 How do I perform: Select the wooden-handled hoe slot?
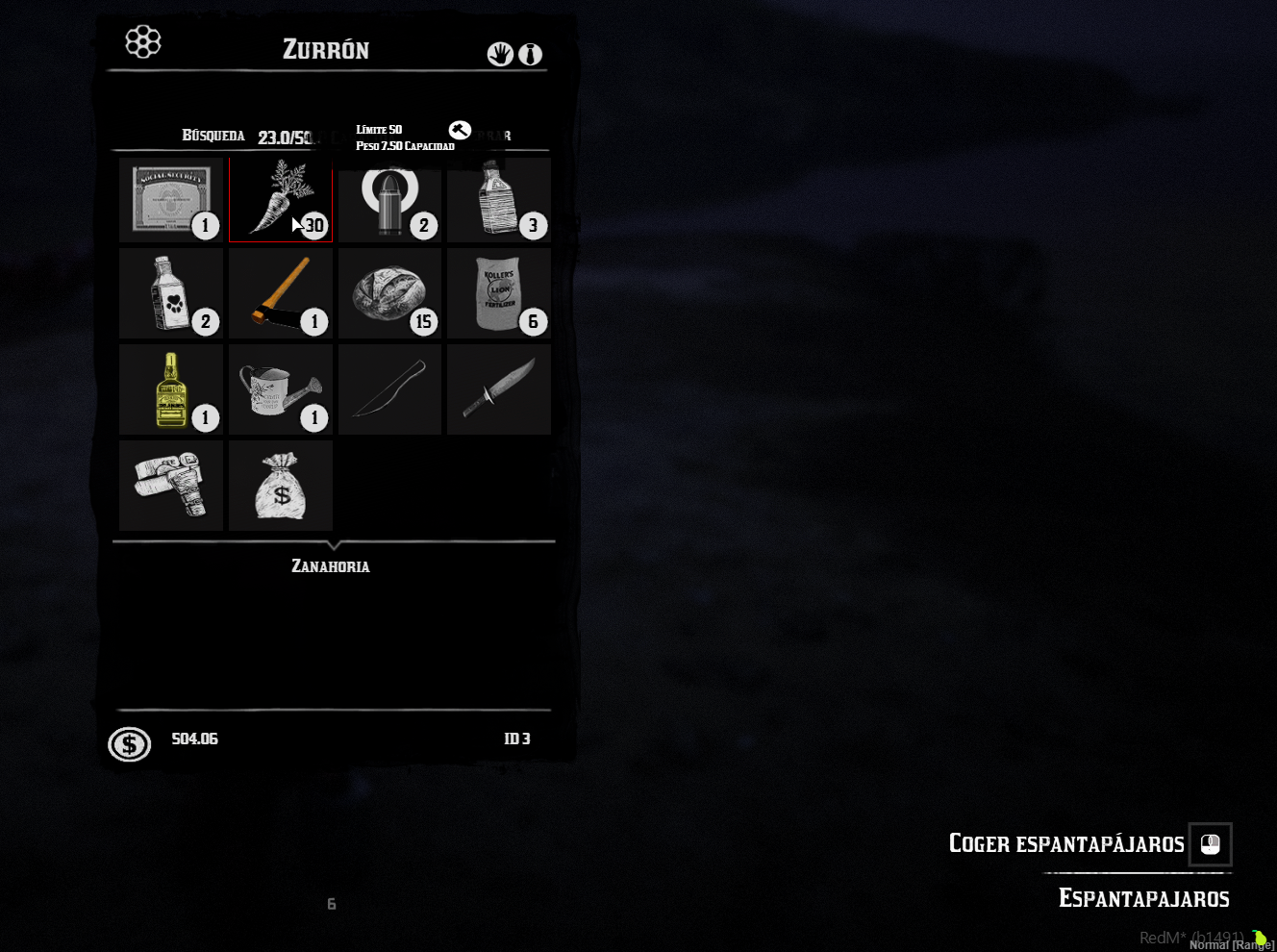tap(281, 293)
